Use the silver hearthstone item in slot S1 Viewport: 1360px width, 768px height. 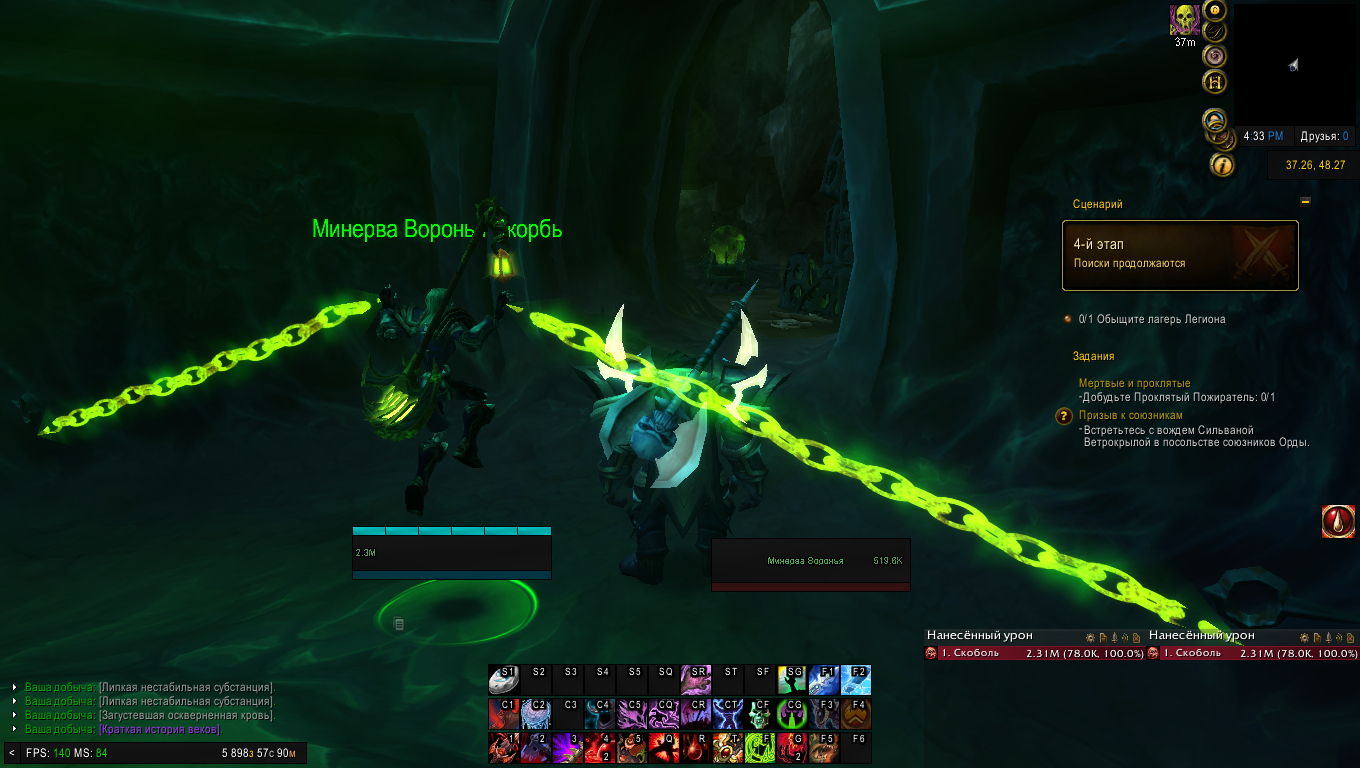pyautogui.click(x=503, y=680)
